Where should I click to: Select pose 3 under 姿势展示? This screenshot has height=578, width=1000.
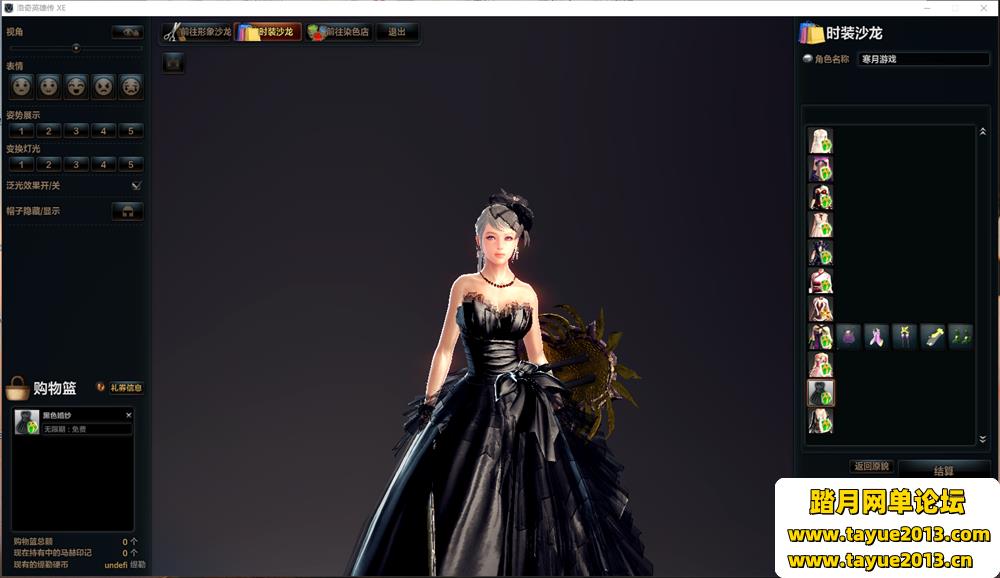coord(76,131)
